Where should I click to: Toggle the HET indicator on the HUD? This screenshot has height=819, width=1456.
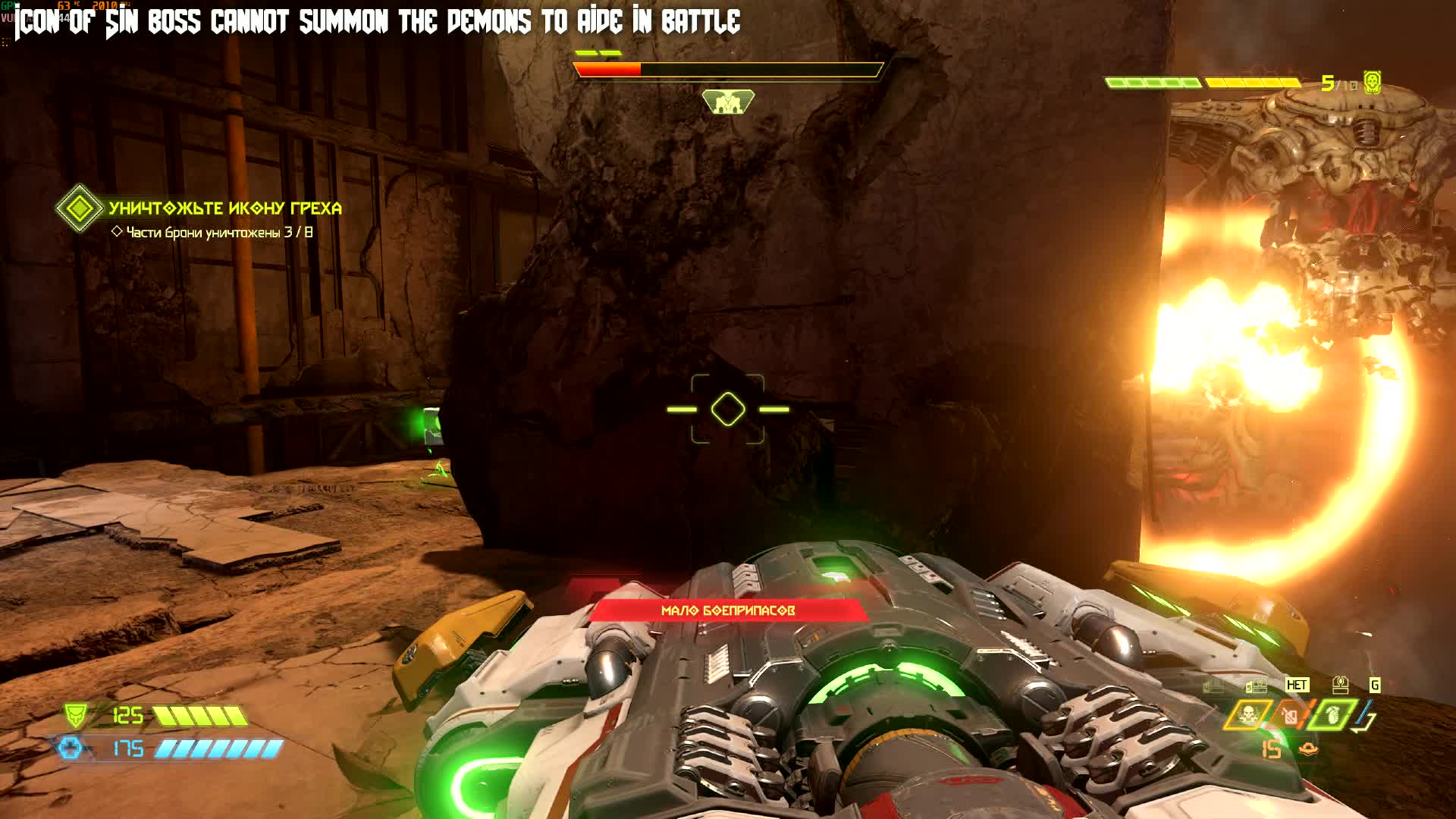1299,685
